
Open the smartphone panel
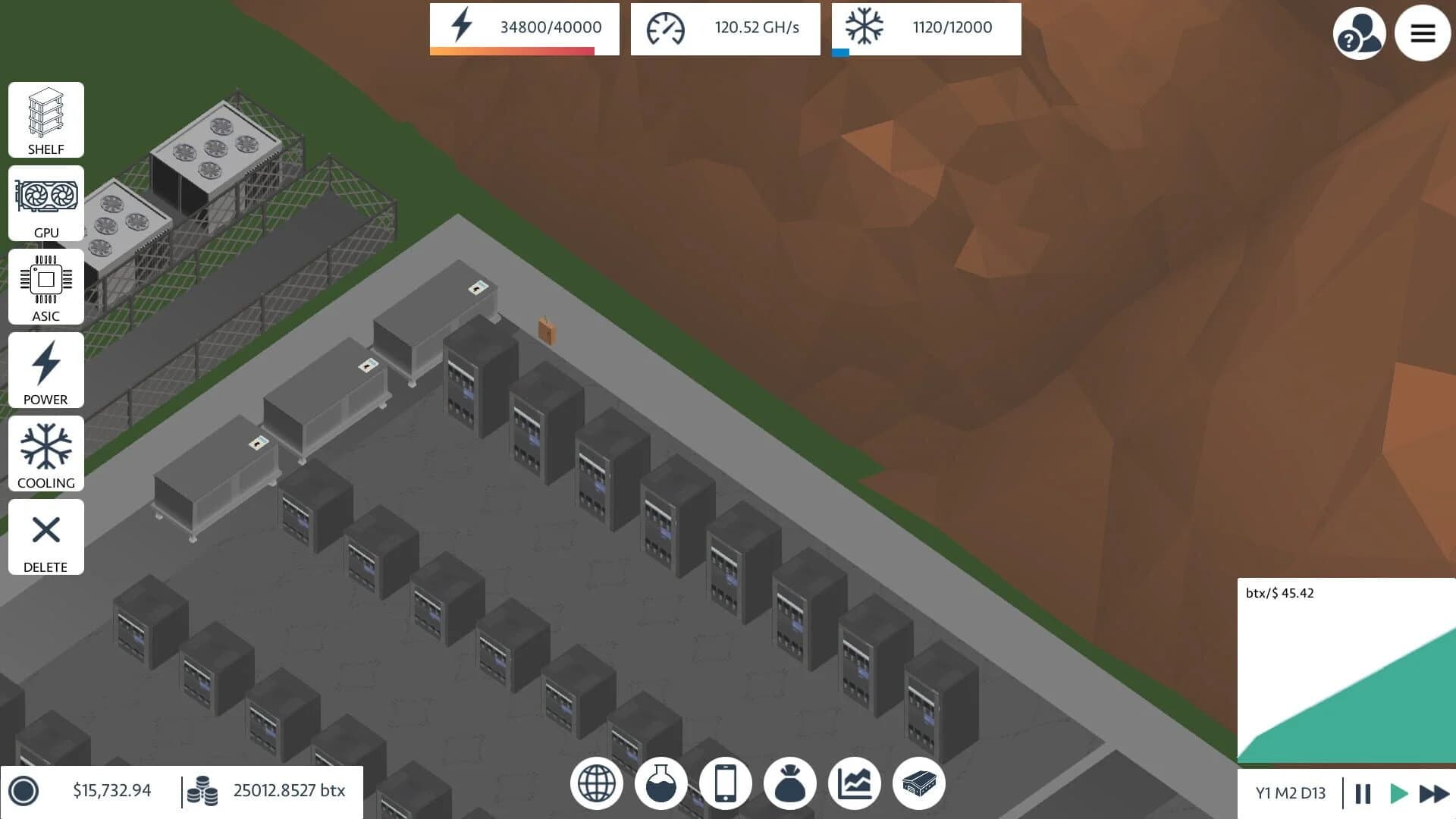[726, 783]
